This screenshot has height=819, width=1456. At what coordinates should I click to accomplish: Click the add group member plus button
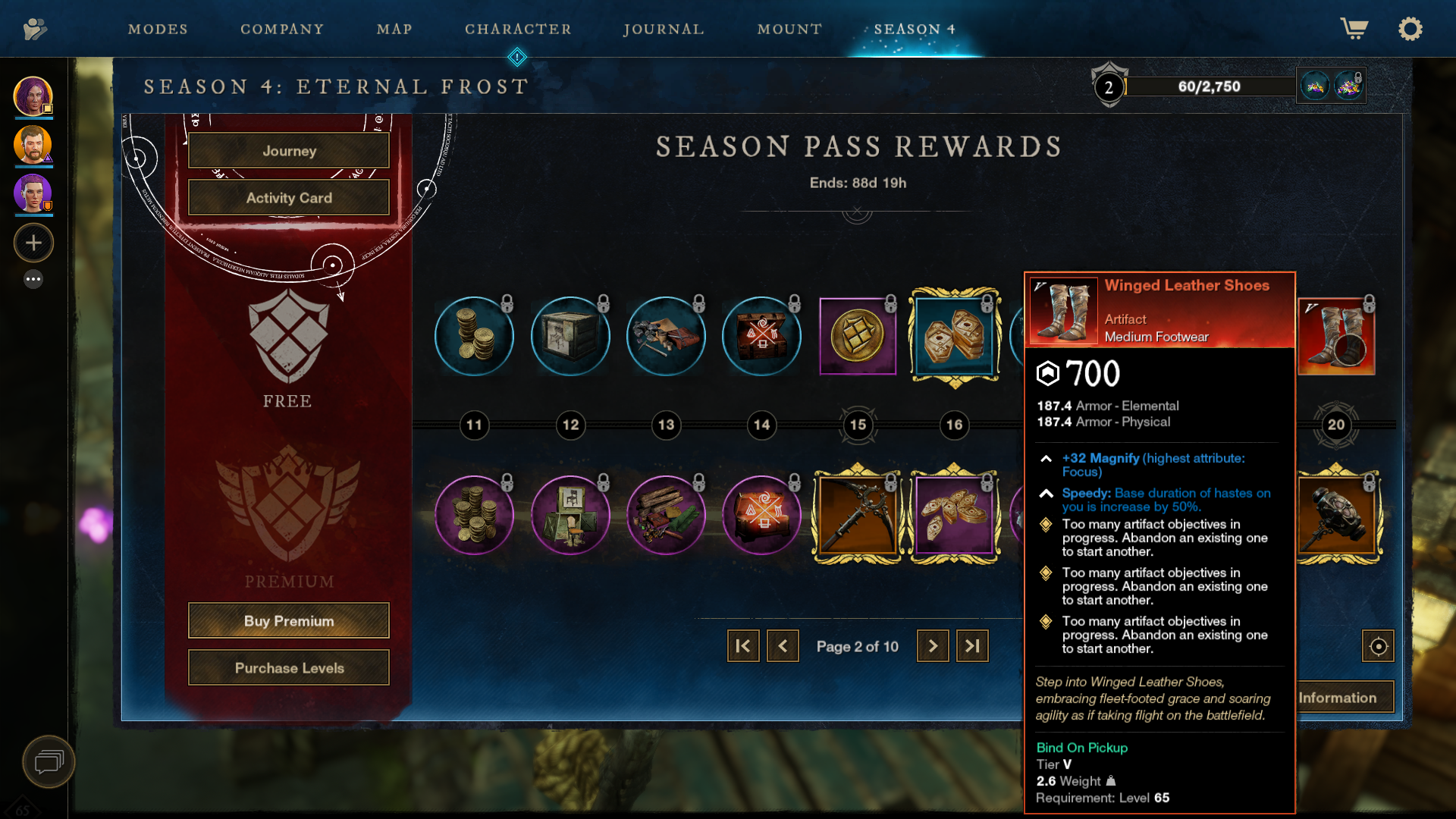pyautogui.click(x=33, y=243)
